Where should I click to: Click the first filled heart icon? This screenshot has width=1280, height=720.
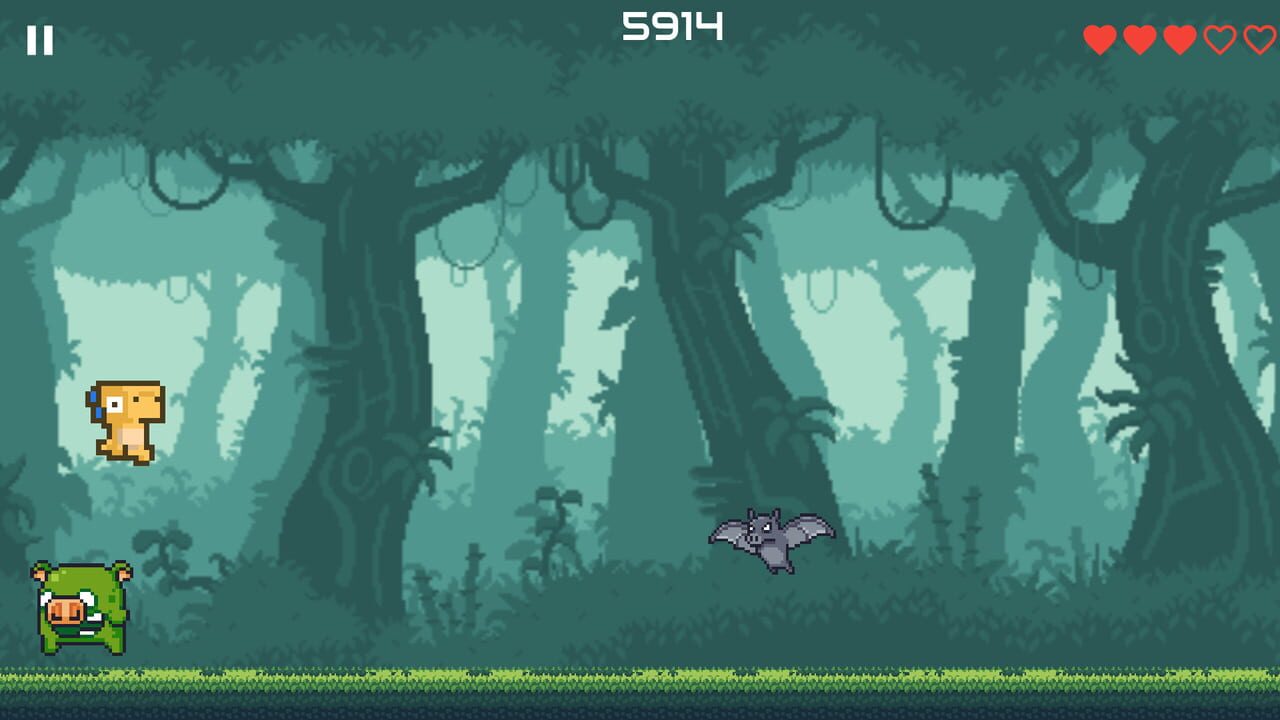(1099, 39)
